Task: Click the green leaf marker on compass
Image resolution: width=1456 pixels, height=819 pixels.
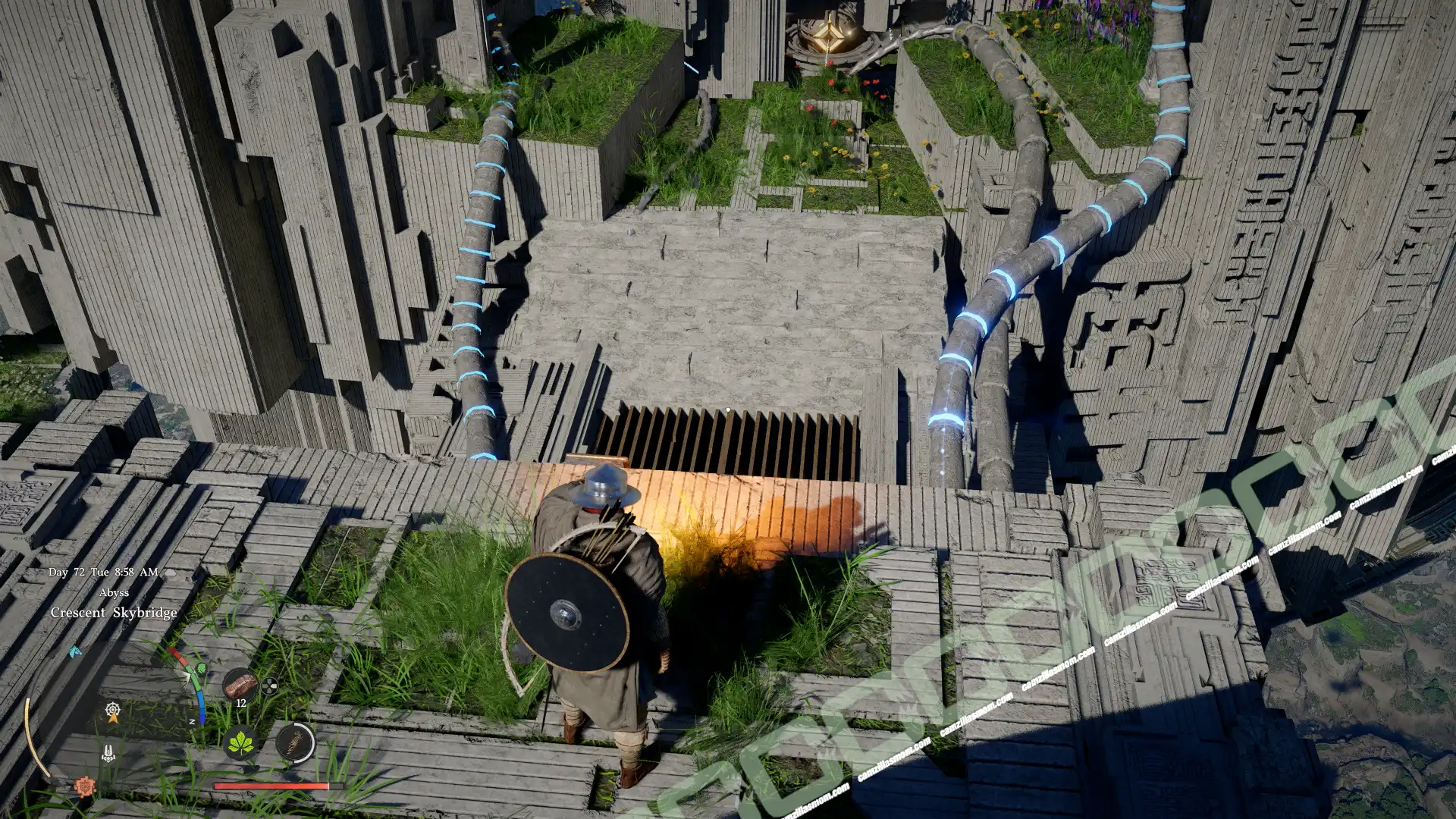Action: (x=201, y=669)
